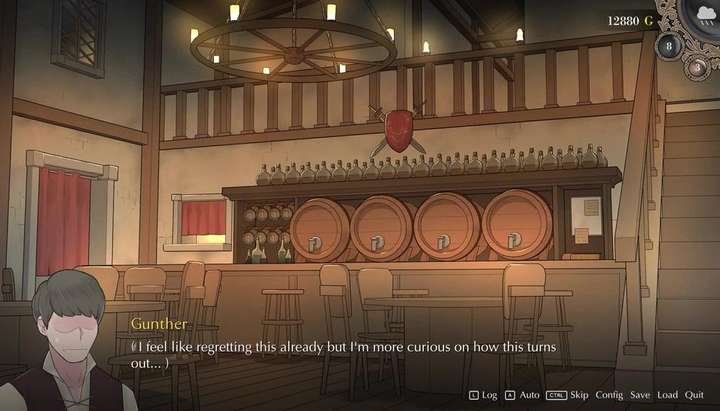Open the Save game screen
The image size is (720, 411).
click(640, 395)
